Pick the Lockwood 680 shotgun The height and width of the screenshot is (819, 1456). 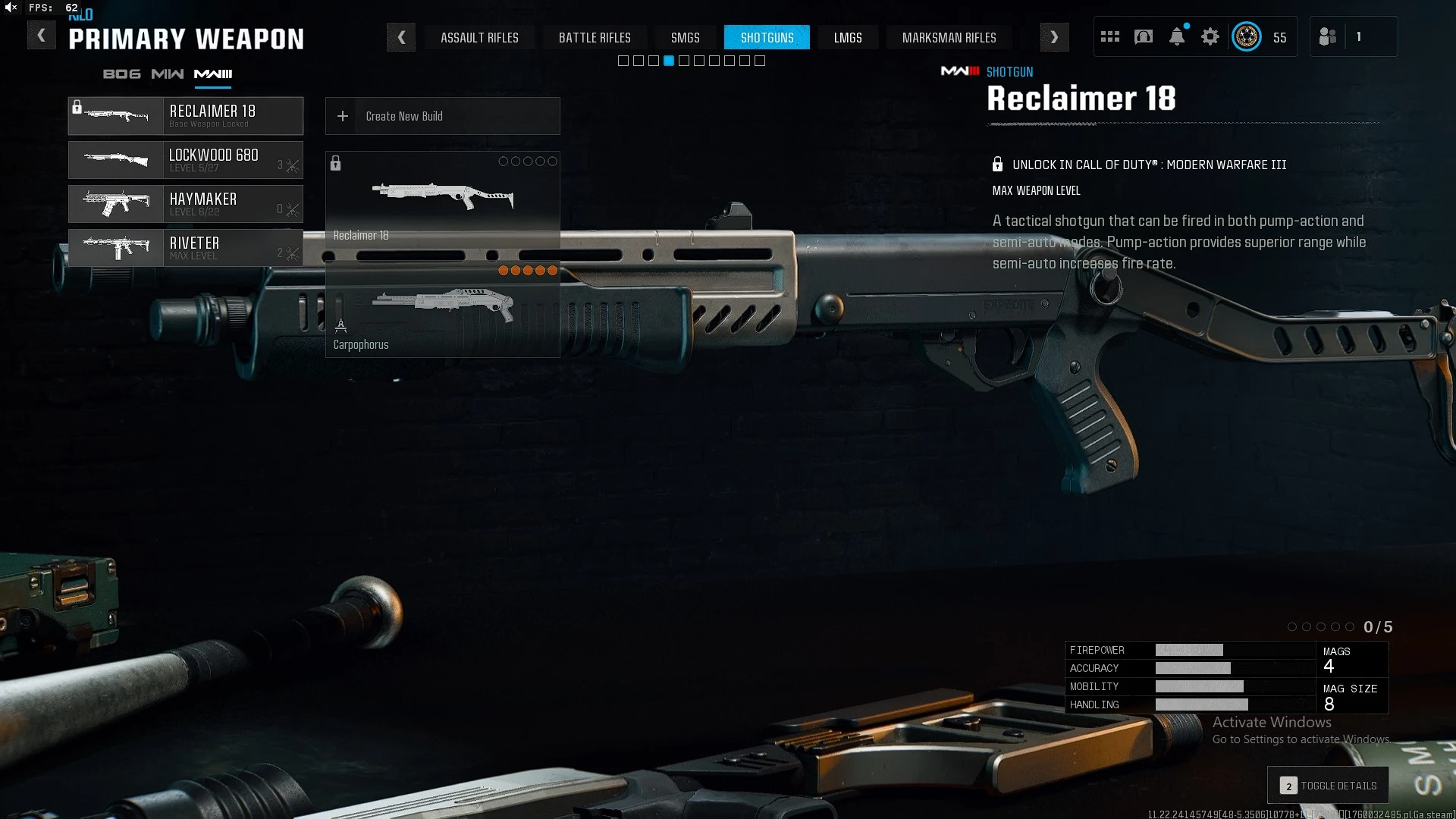pos(186,160)
